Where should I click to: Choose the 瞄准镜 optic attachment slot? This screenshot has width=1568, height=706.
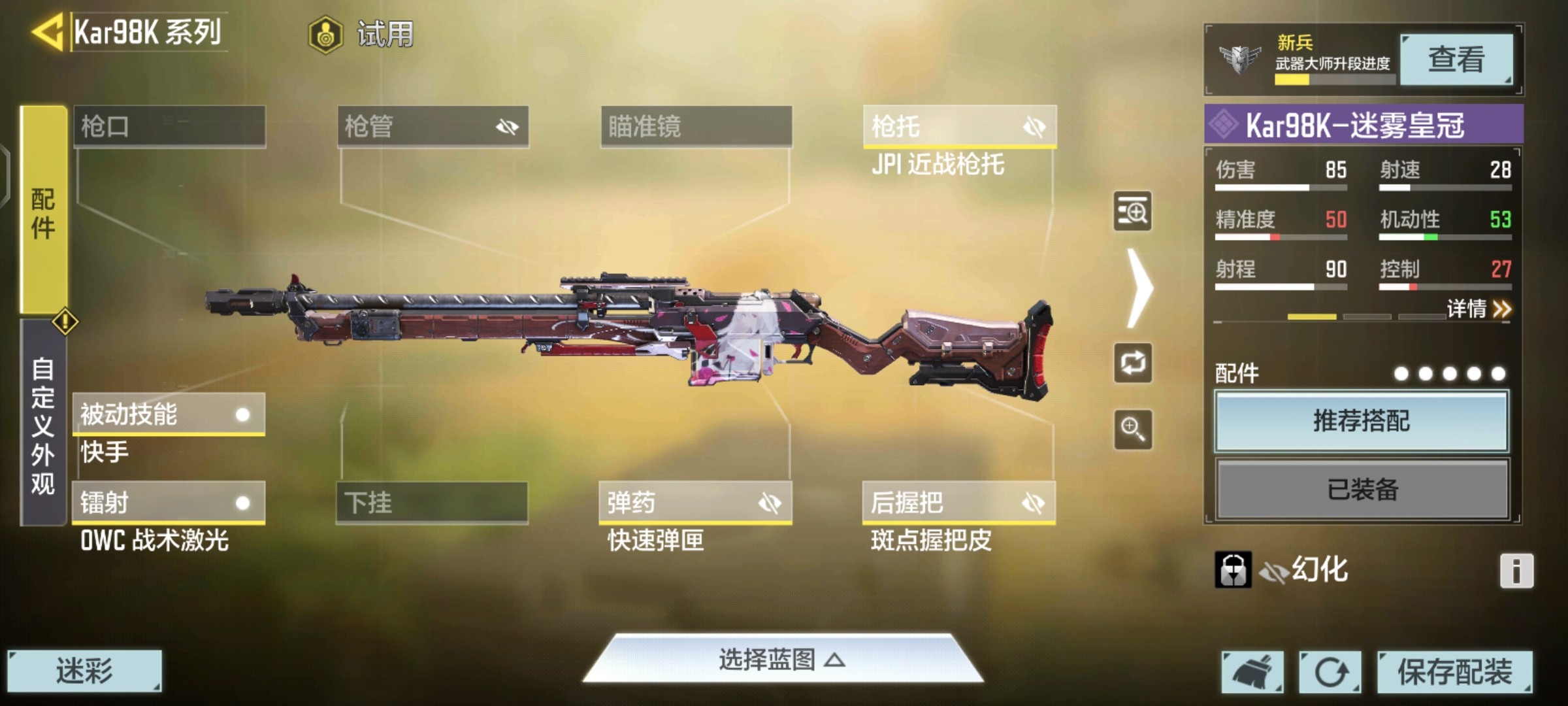tap(696, 126)
